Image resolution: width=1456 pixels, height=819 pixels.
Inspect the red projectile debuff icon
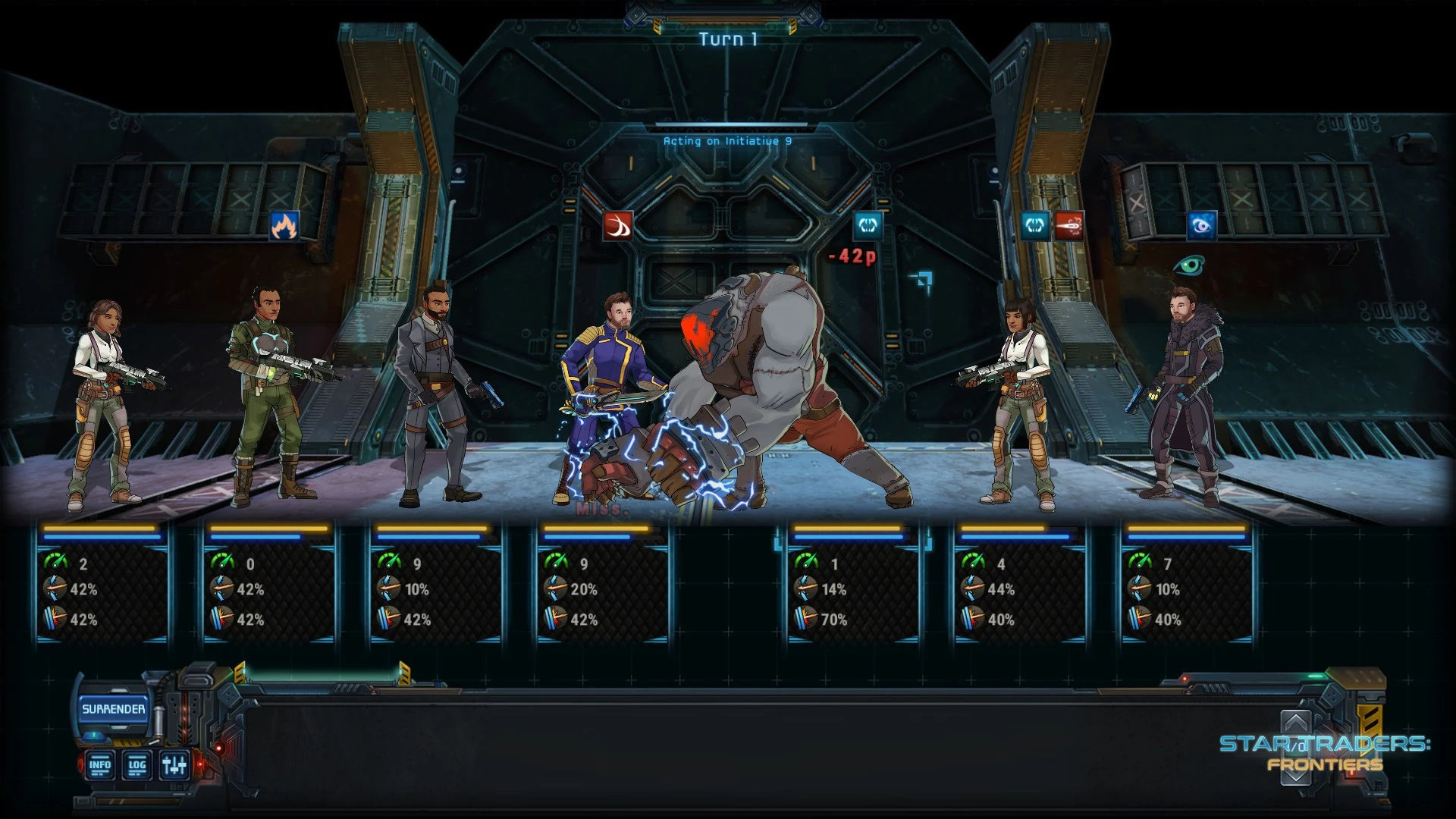[x=1068, y=225]
